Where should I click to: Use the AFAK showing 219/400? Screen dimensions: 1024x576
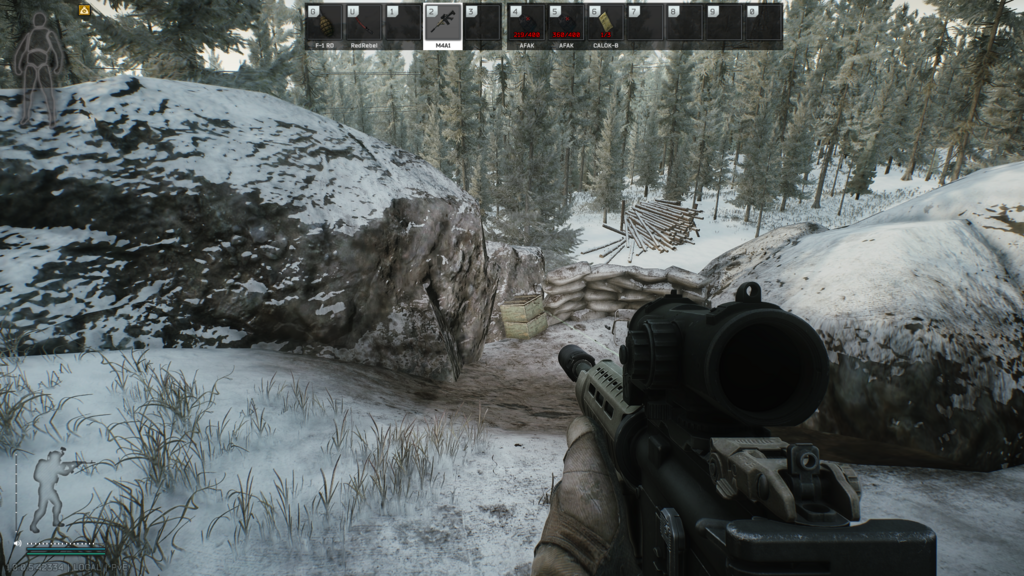526,23
